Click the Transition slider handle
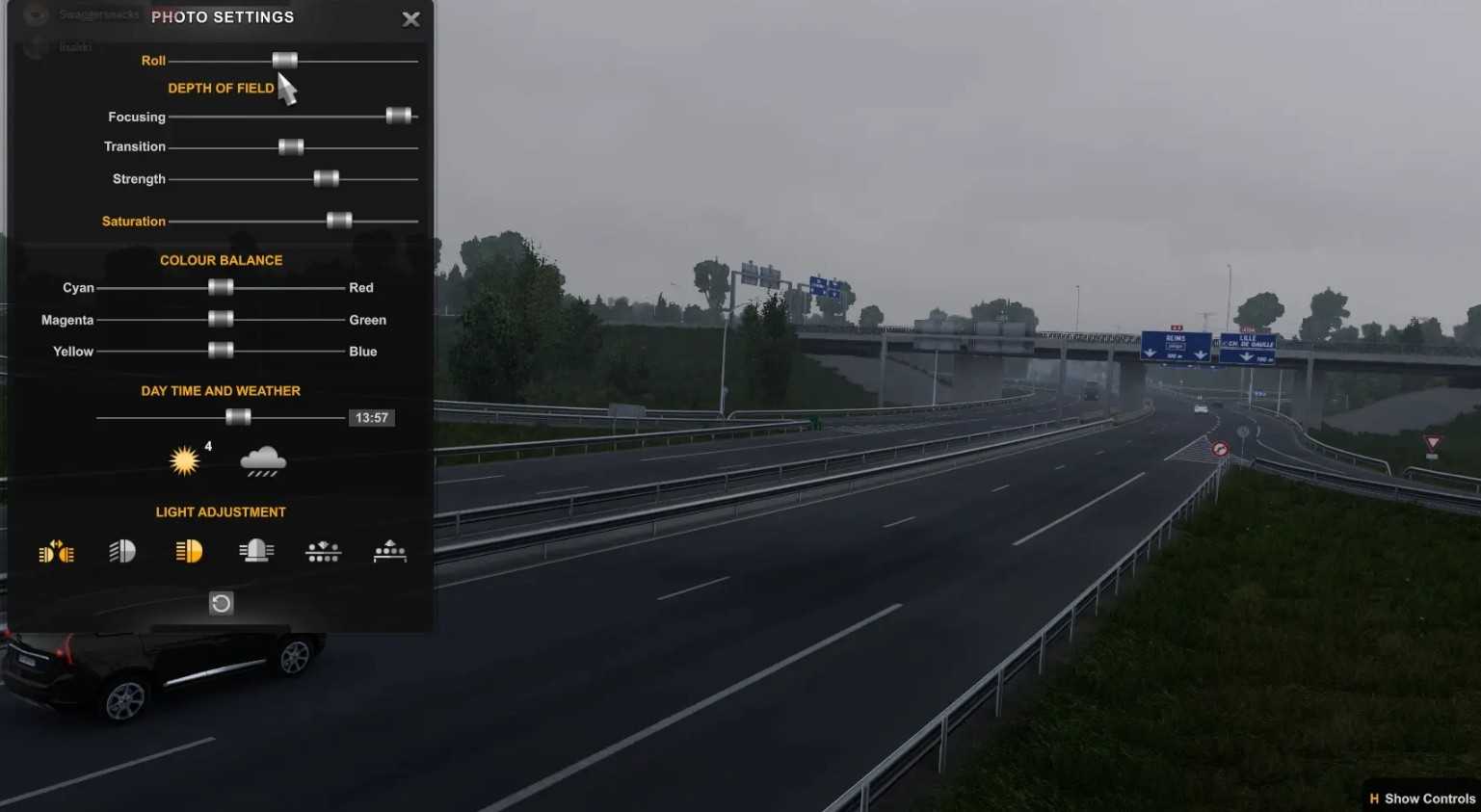 tap(291, 146)
